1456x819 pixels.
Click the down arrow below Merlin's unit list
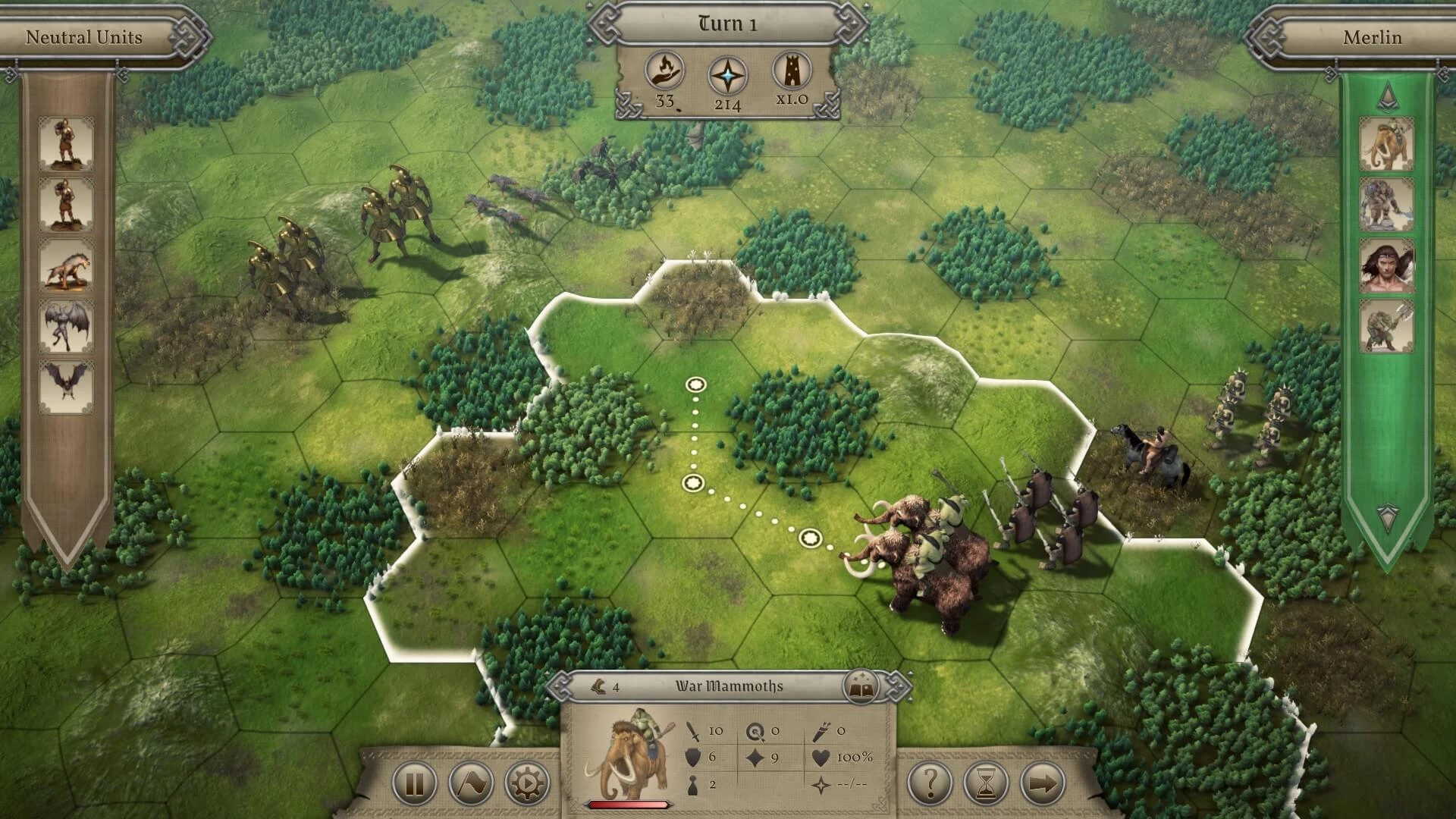point(1387,516)
